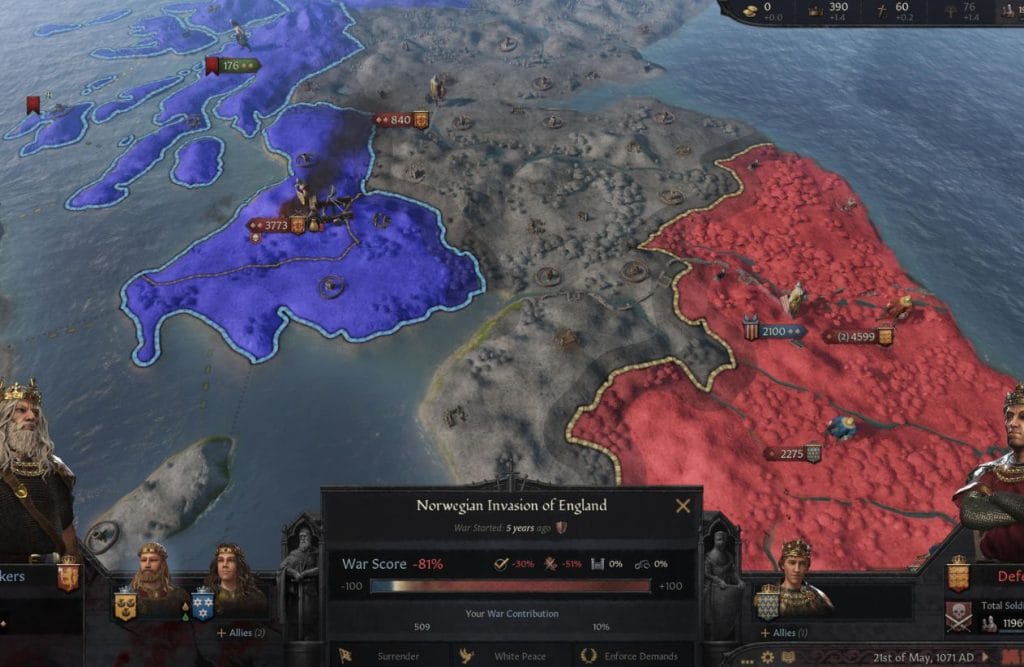Select the army banner showing 840 troops
Viewport: 1024px width, 667px height.
click(400, 120)
